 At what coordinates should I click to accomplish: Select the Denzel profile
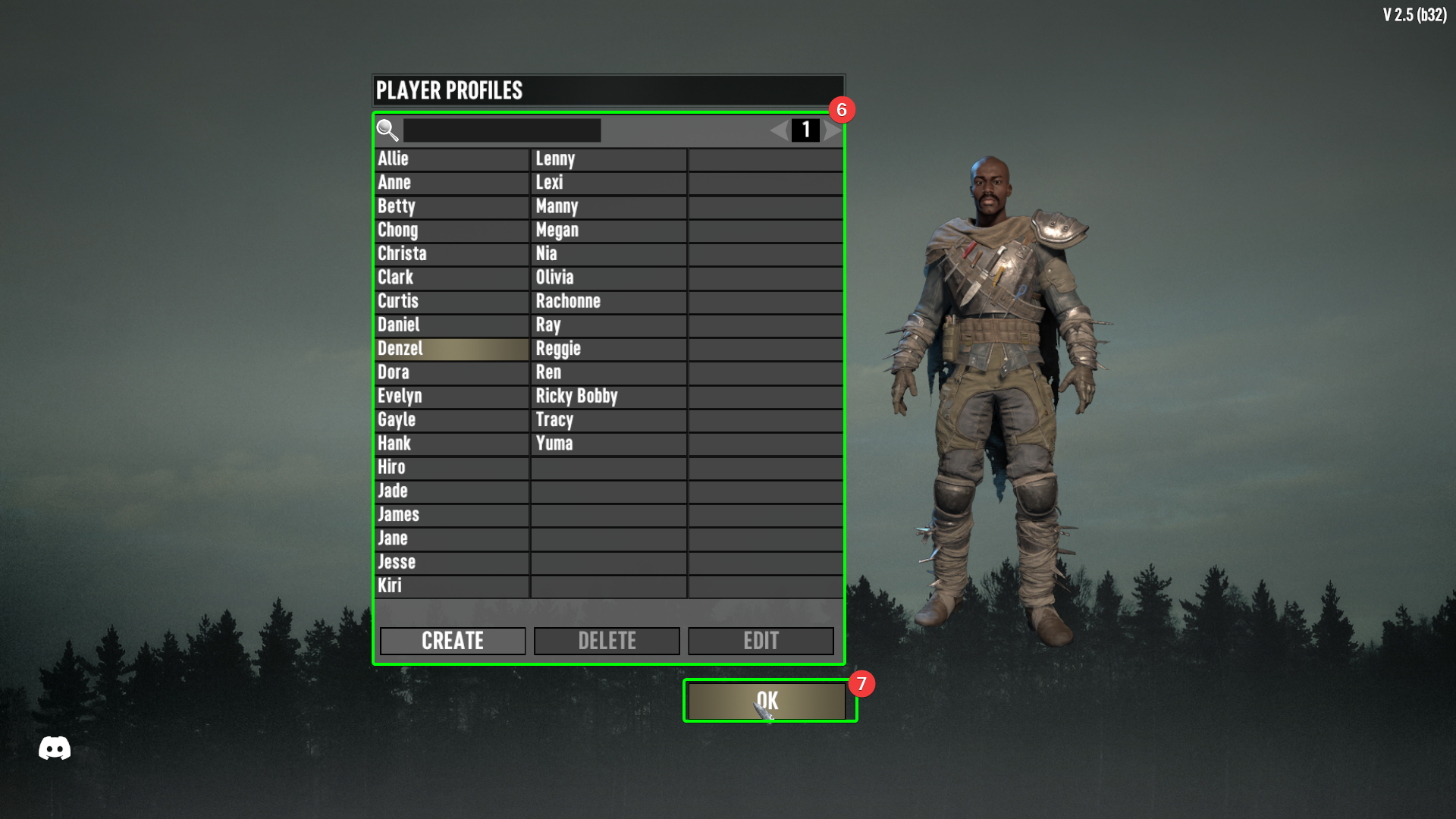450,349
